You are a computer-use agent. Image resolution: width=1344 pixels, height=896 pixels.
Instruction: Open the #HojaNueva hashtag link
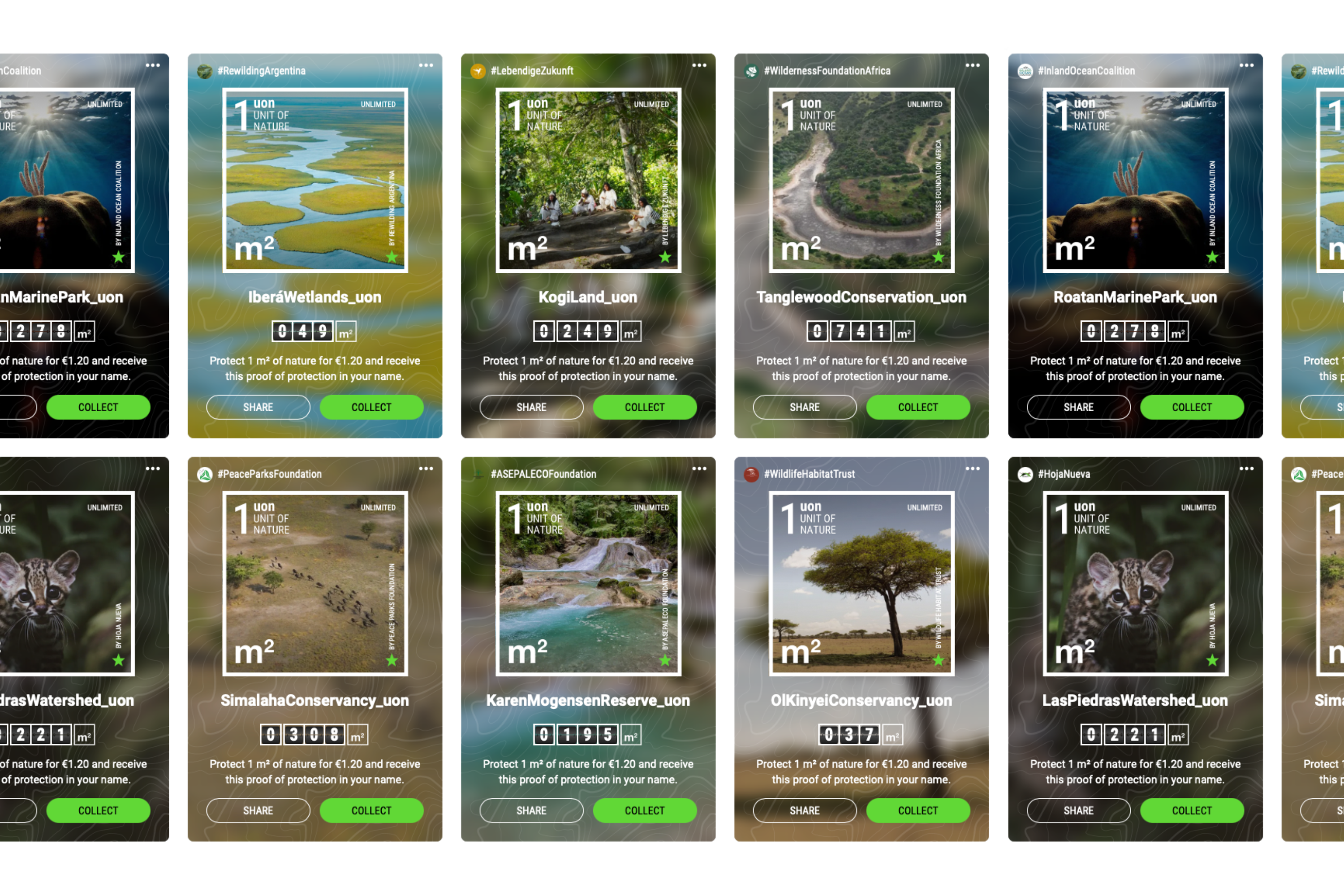[x=1064, y=474]
